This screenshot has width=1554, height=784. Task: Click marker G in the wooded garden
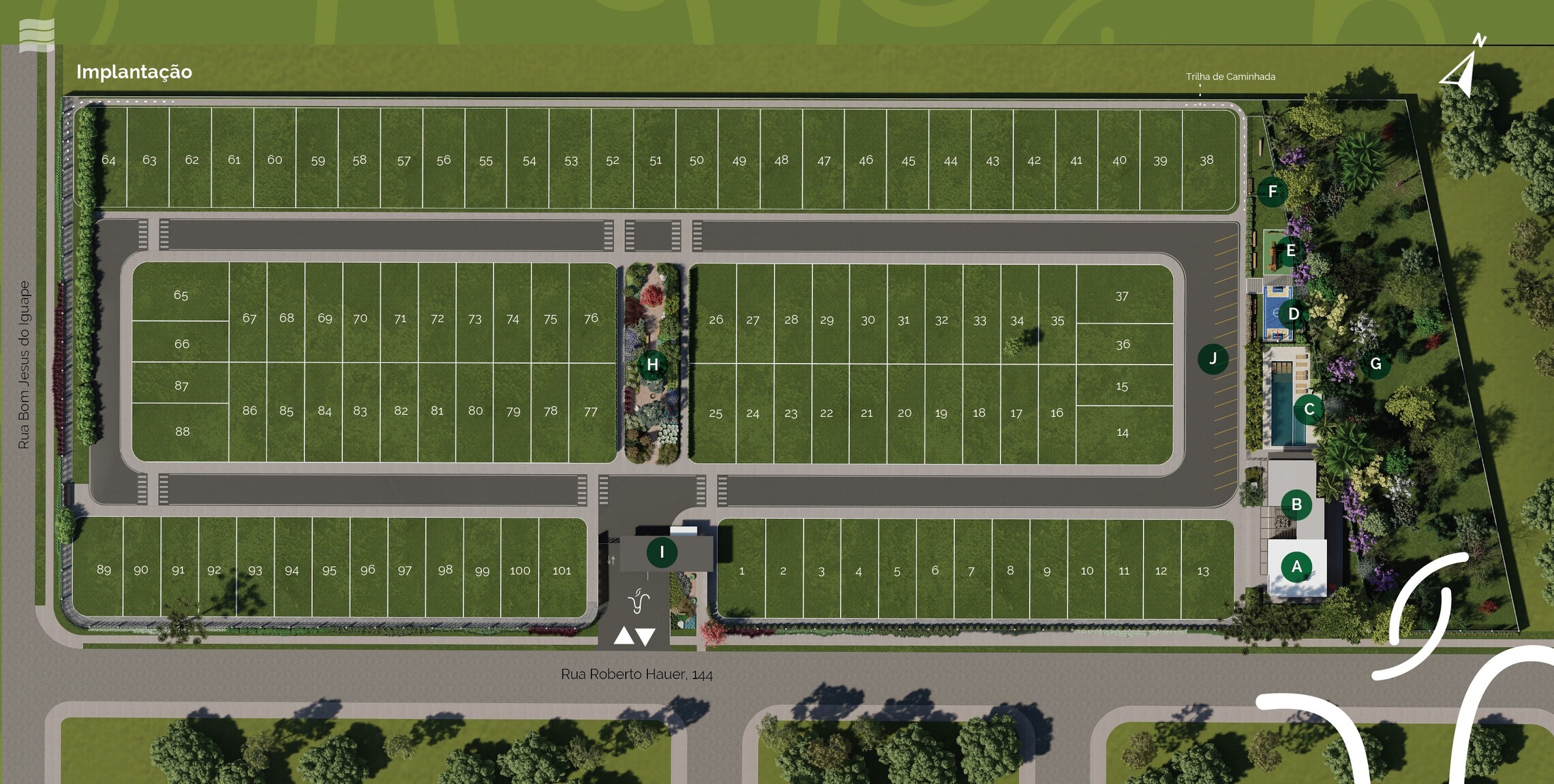(x=1375, y=364)
